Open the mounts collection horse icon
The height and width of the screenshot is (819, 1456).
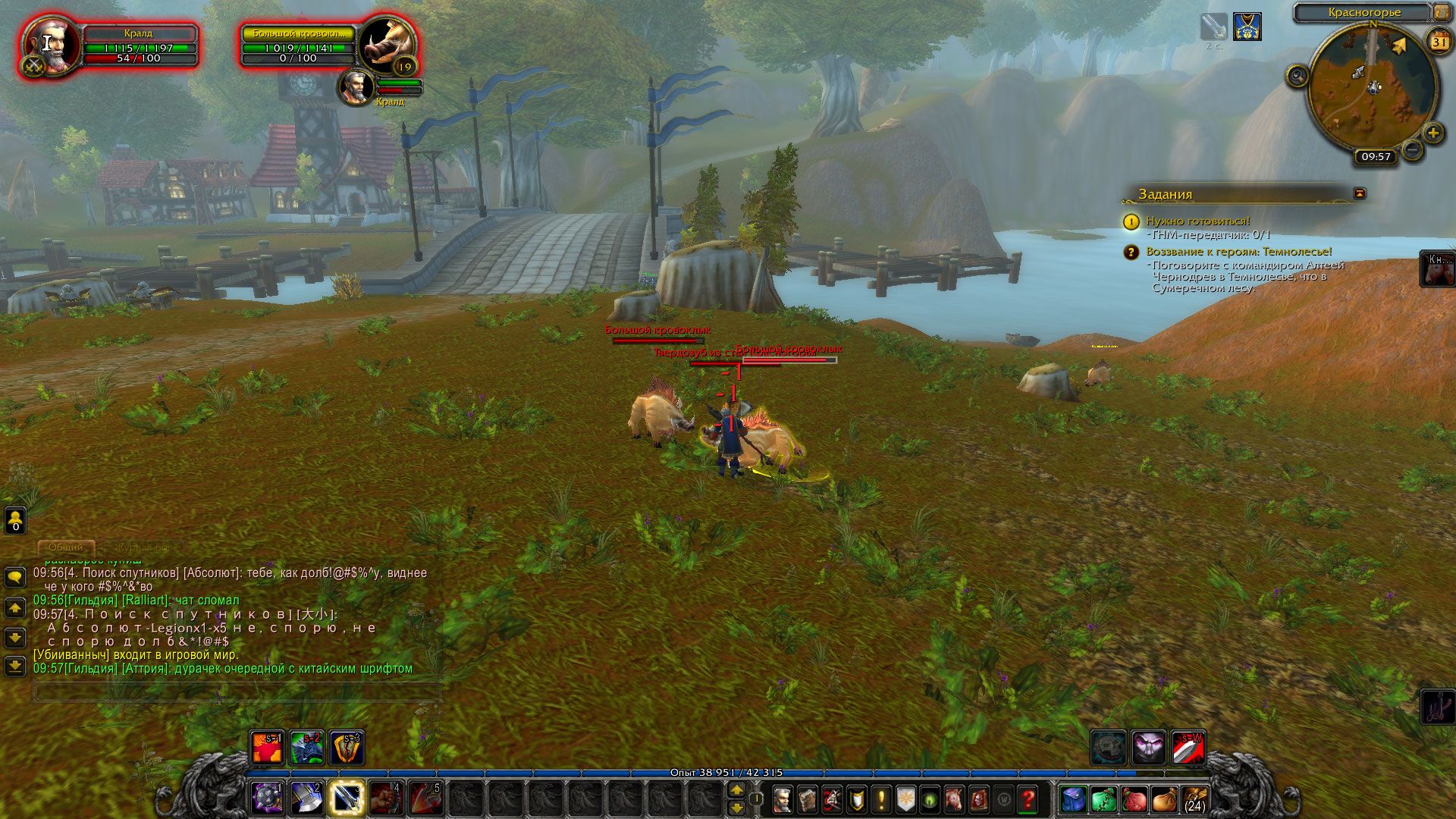[955, 799]
